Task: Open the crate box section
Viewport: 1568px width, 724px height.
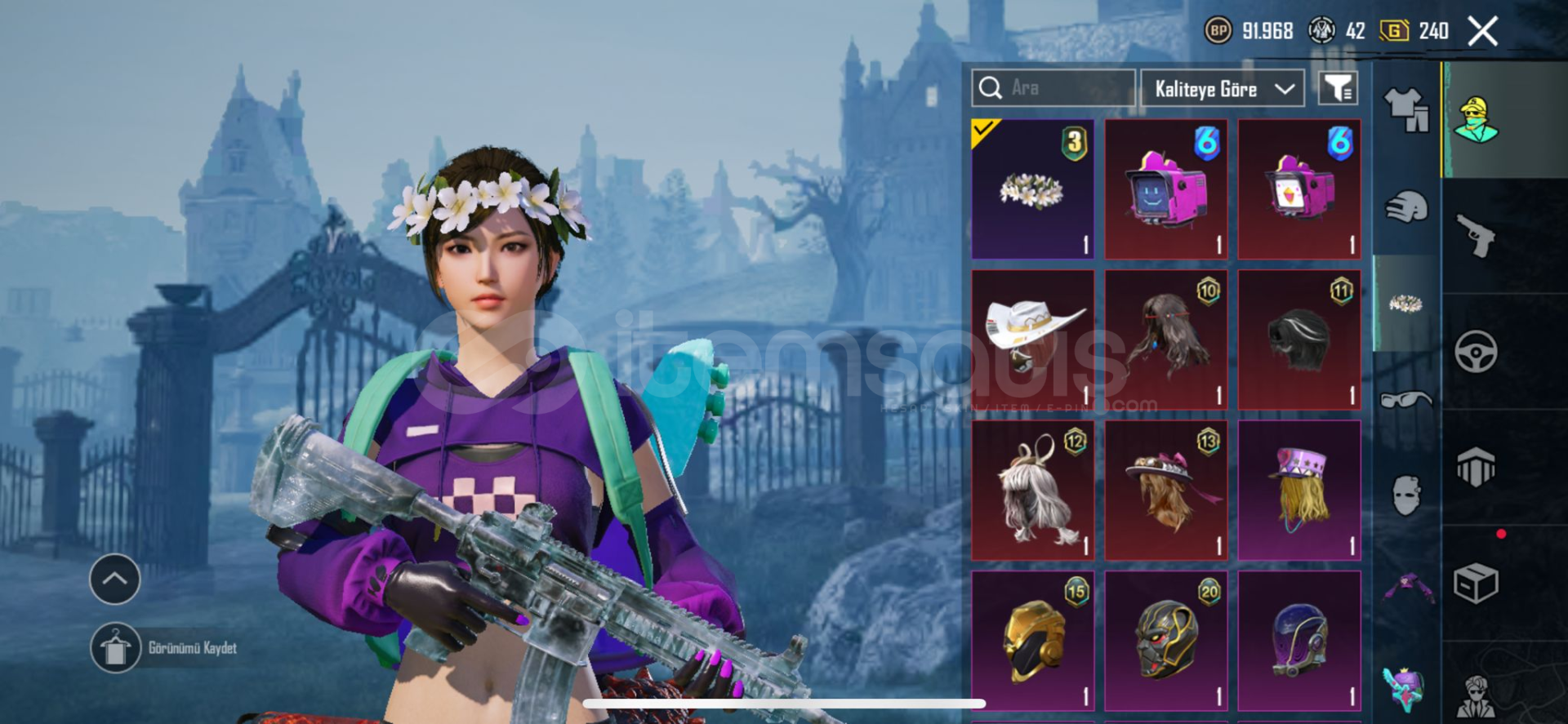Action: pyautogui.click(x=1477, y=584)
